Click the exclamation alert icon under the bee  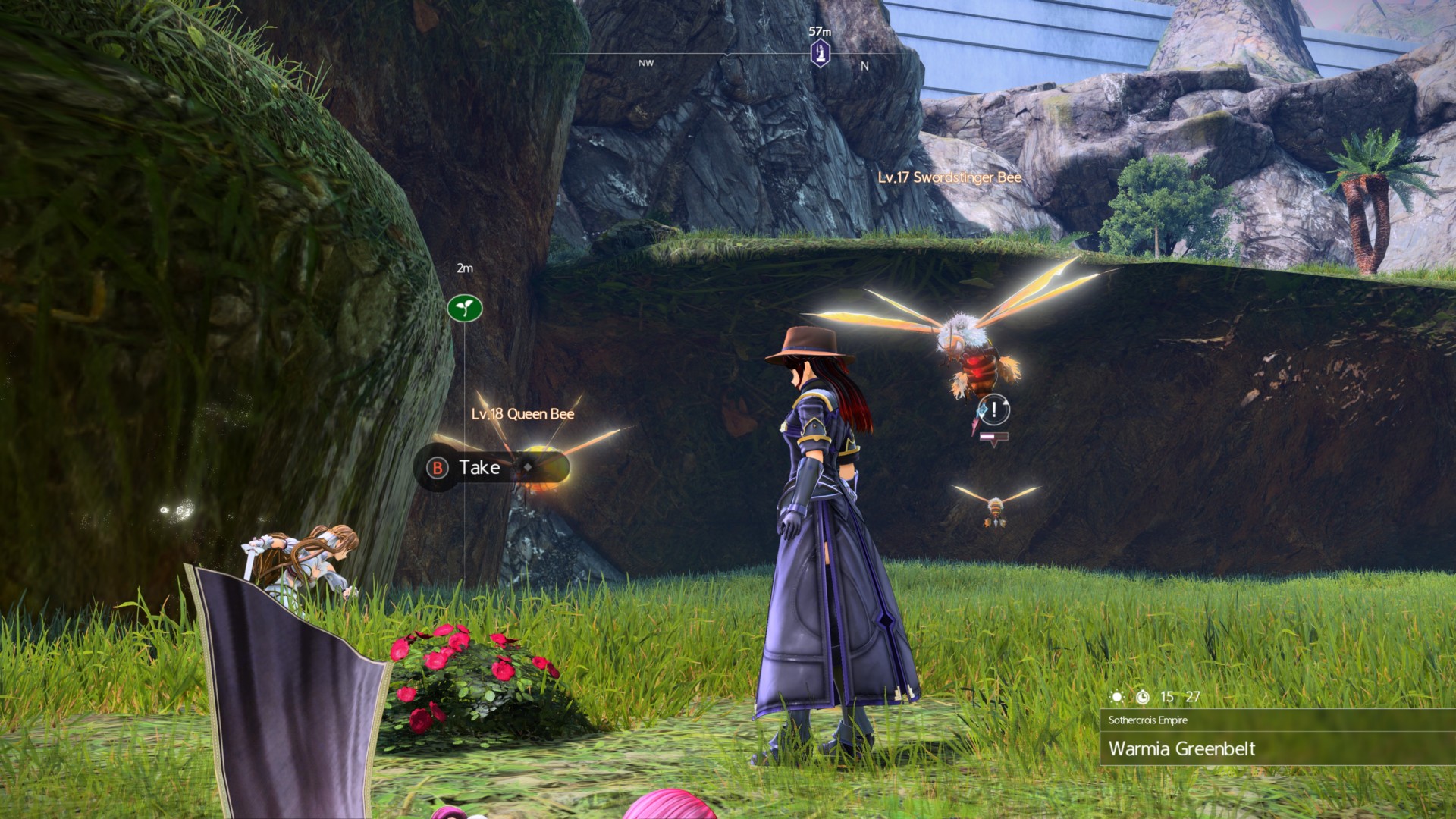click(x=994, y=409)
